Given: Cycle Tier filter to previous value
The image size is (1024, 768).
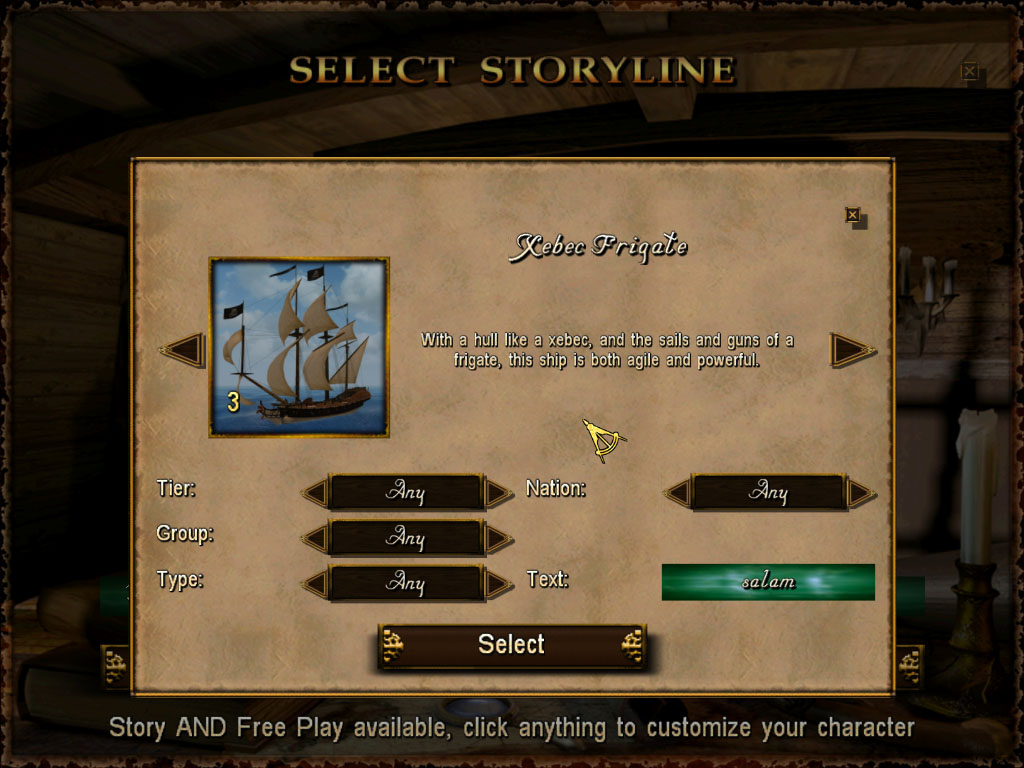Looking at the screenshot, I should pos(315,492).
